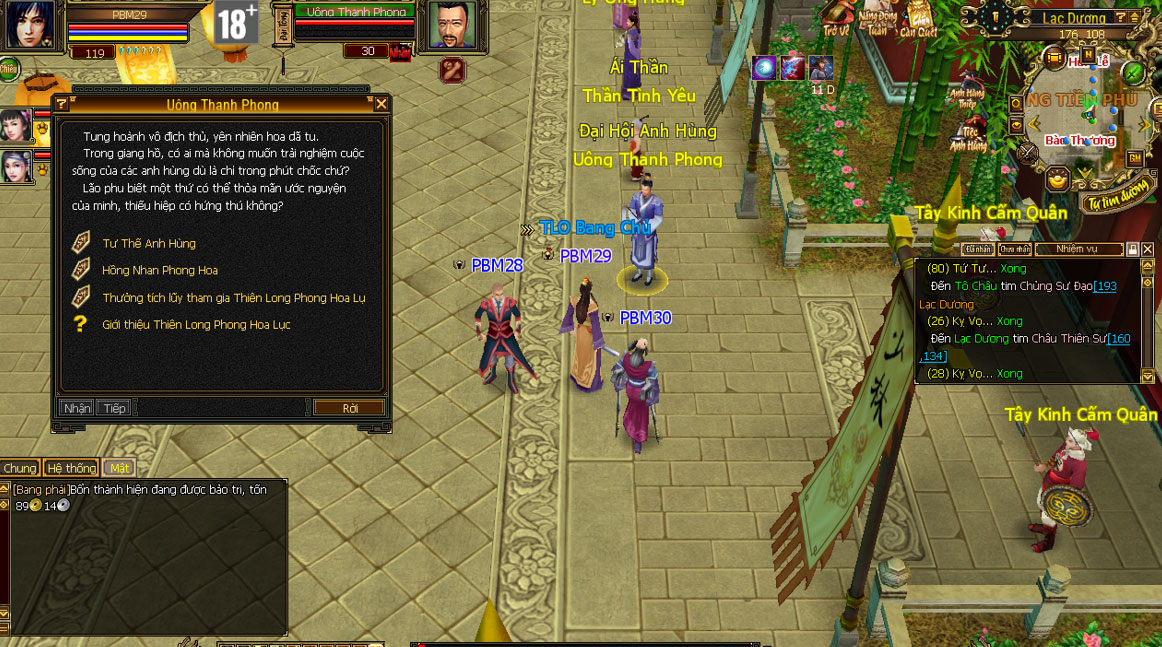Open the Mật private chat tab
Viewport: 1162px width, 647px height.
tap(120, 468)
